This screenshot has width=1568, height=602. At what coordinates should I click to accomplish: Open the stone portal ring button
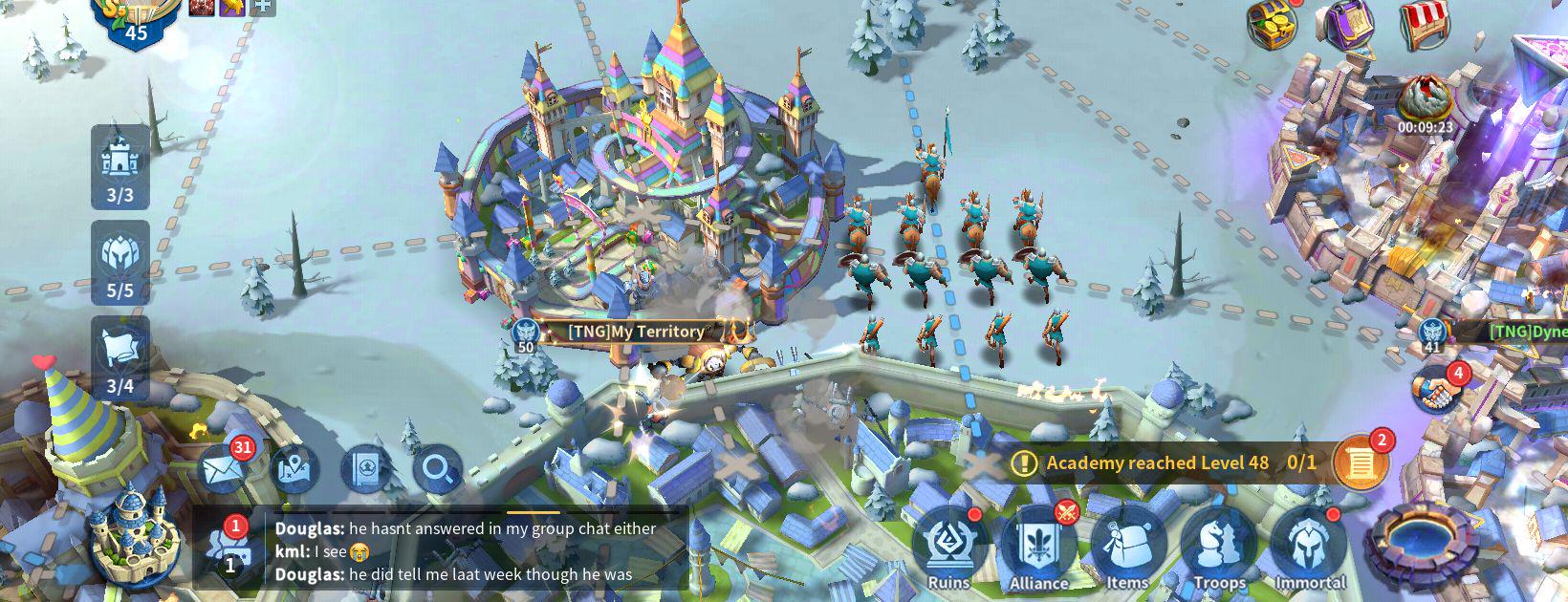(x=1415, y=545)
